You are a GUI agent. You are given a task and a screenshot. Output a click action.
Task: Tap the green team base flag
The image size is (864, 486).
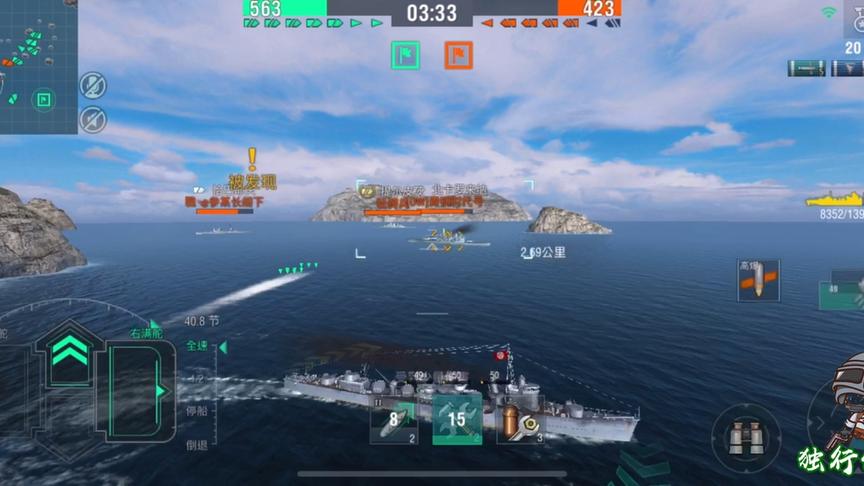(405, 55)
